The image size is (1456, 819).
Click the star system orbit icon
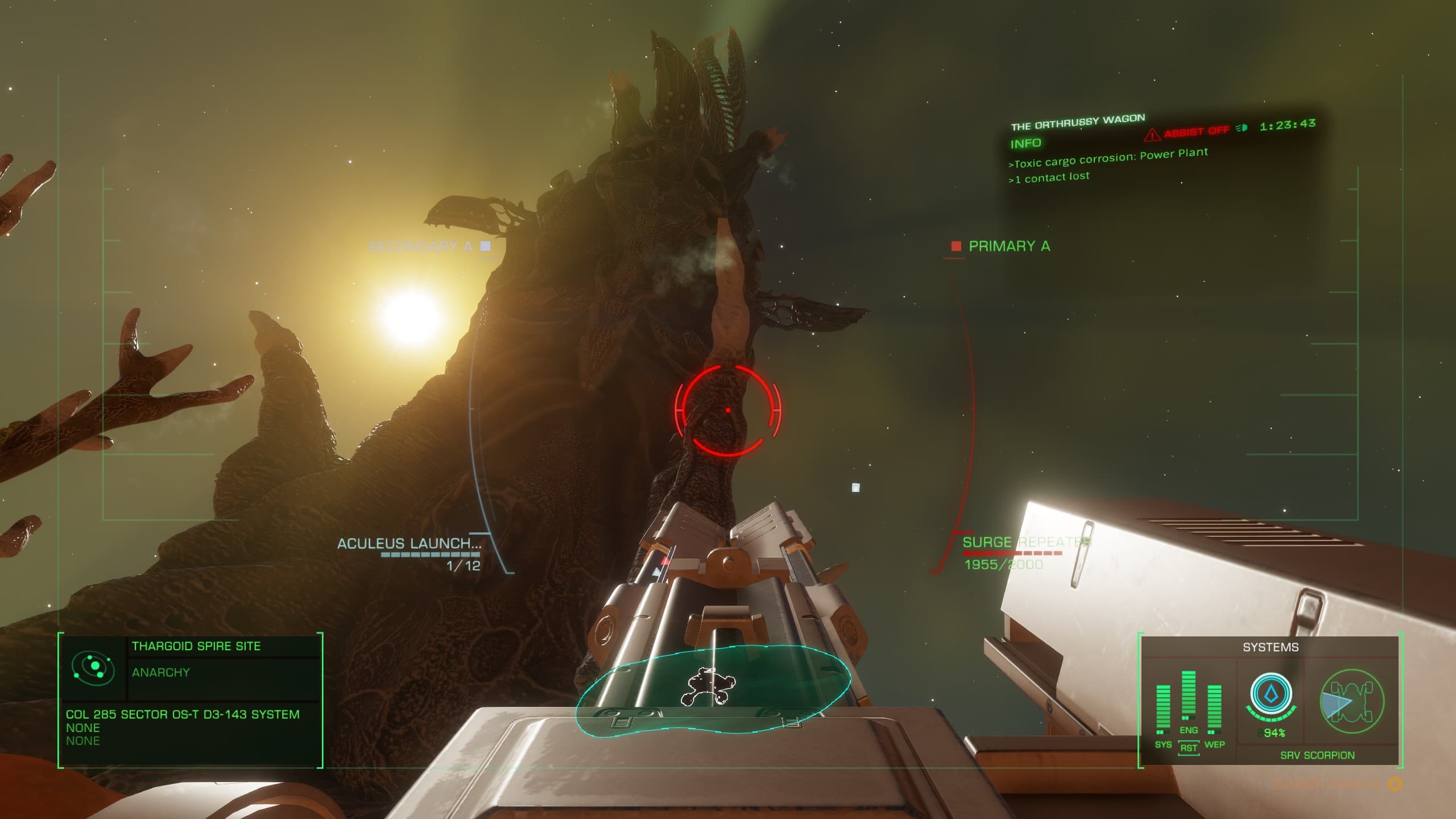[x=93, y=667]
